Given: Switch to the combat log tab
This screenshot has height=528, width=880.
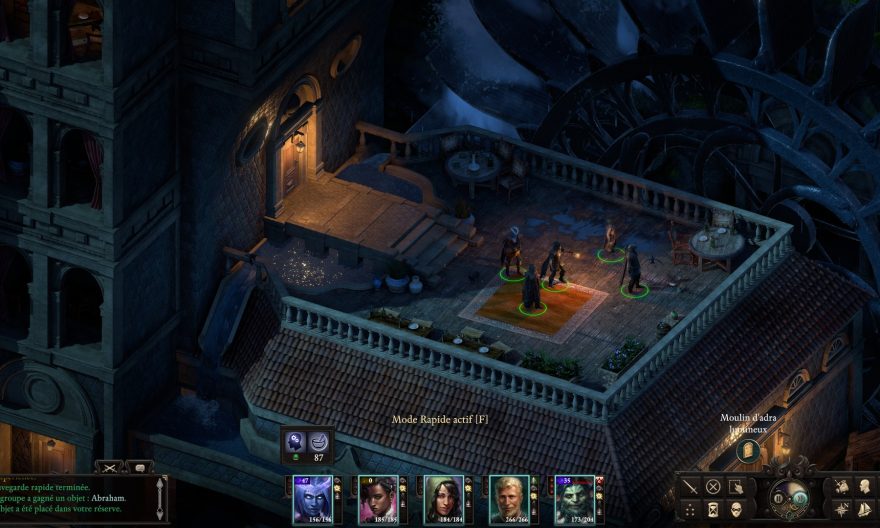Looking at the screenshot, I should pos(110,467).
